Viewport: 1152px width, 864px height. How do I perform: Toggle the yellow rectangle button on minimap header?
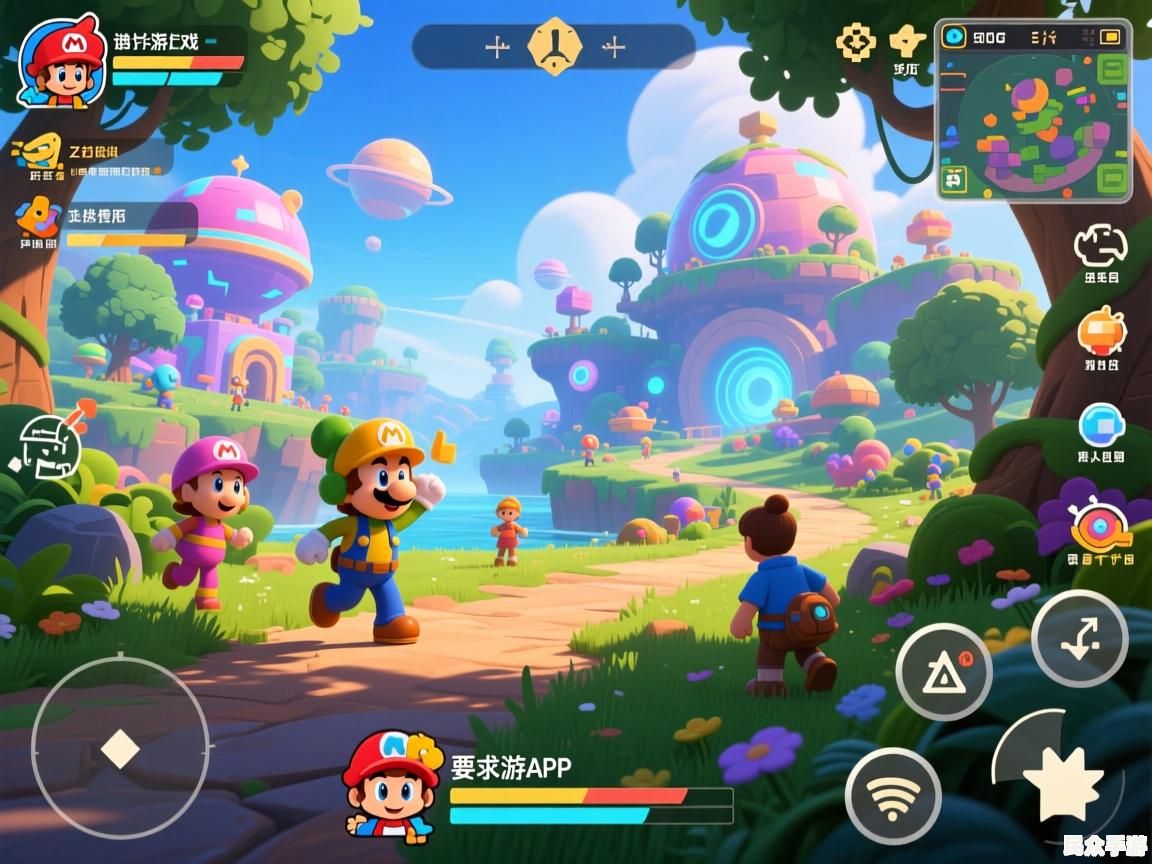1110,37
